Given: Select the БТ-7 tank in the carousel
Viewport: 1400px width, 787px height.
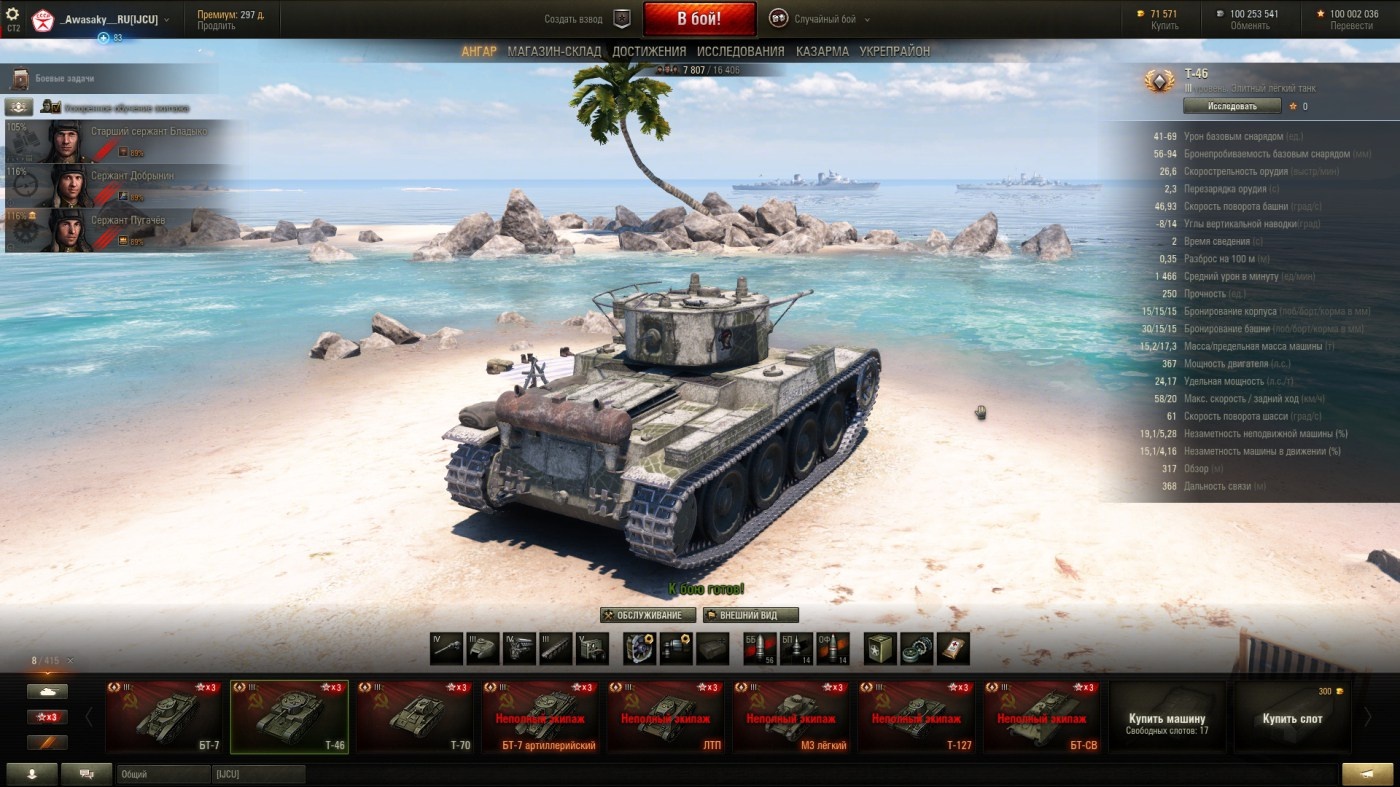Looking at the screenshot, I should (164, 716).
